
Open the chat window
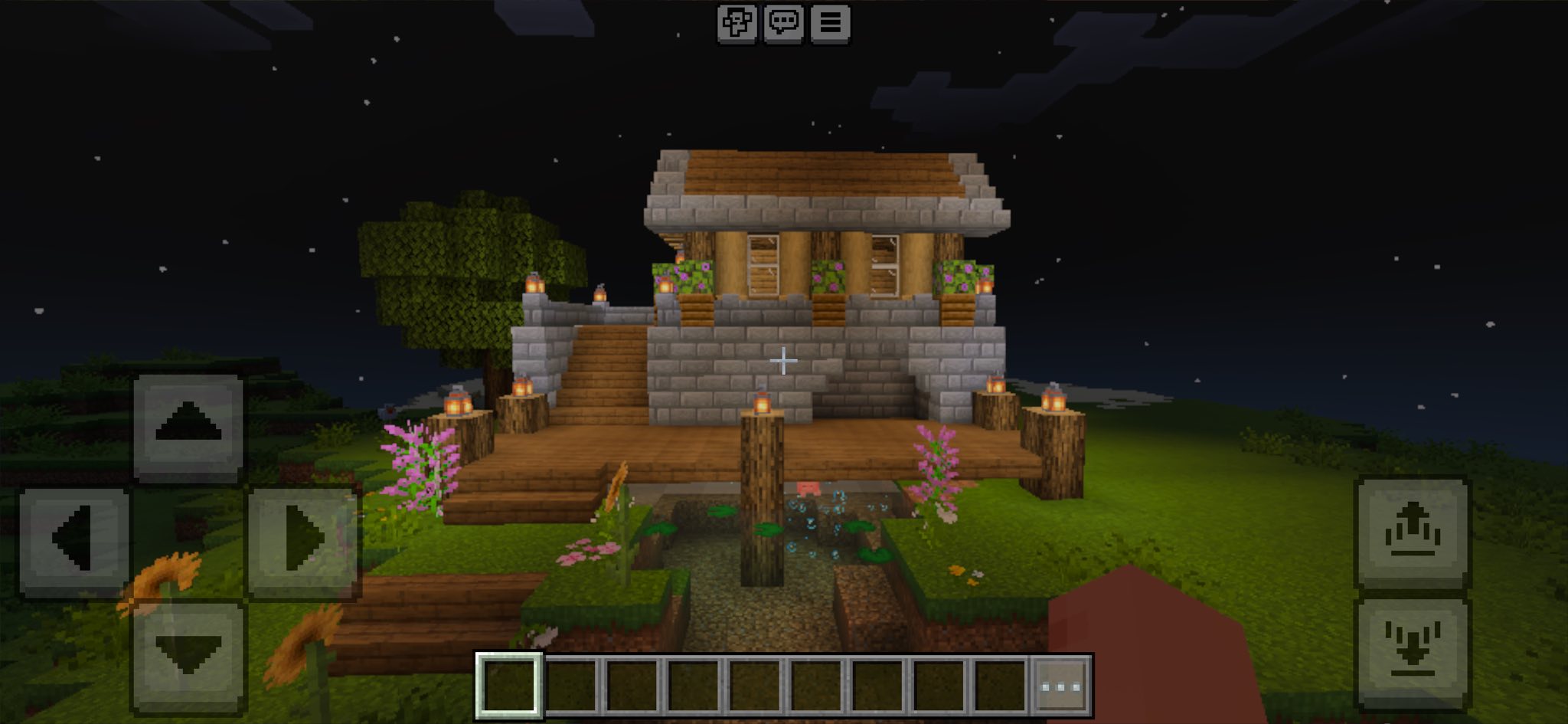tap(784, 22)
